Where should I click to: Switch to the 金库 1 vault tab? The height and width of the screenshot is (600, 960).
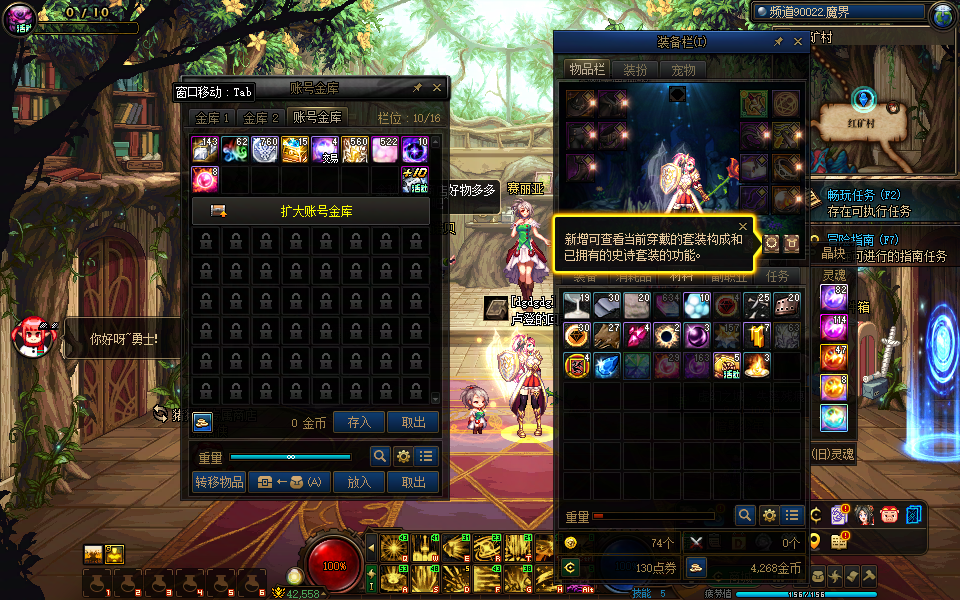pyautogui.click(x=212, y=118)
